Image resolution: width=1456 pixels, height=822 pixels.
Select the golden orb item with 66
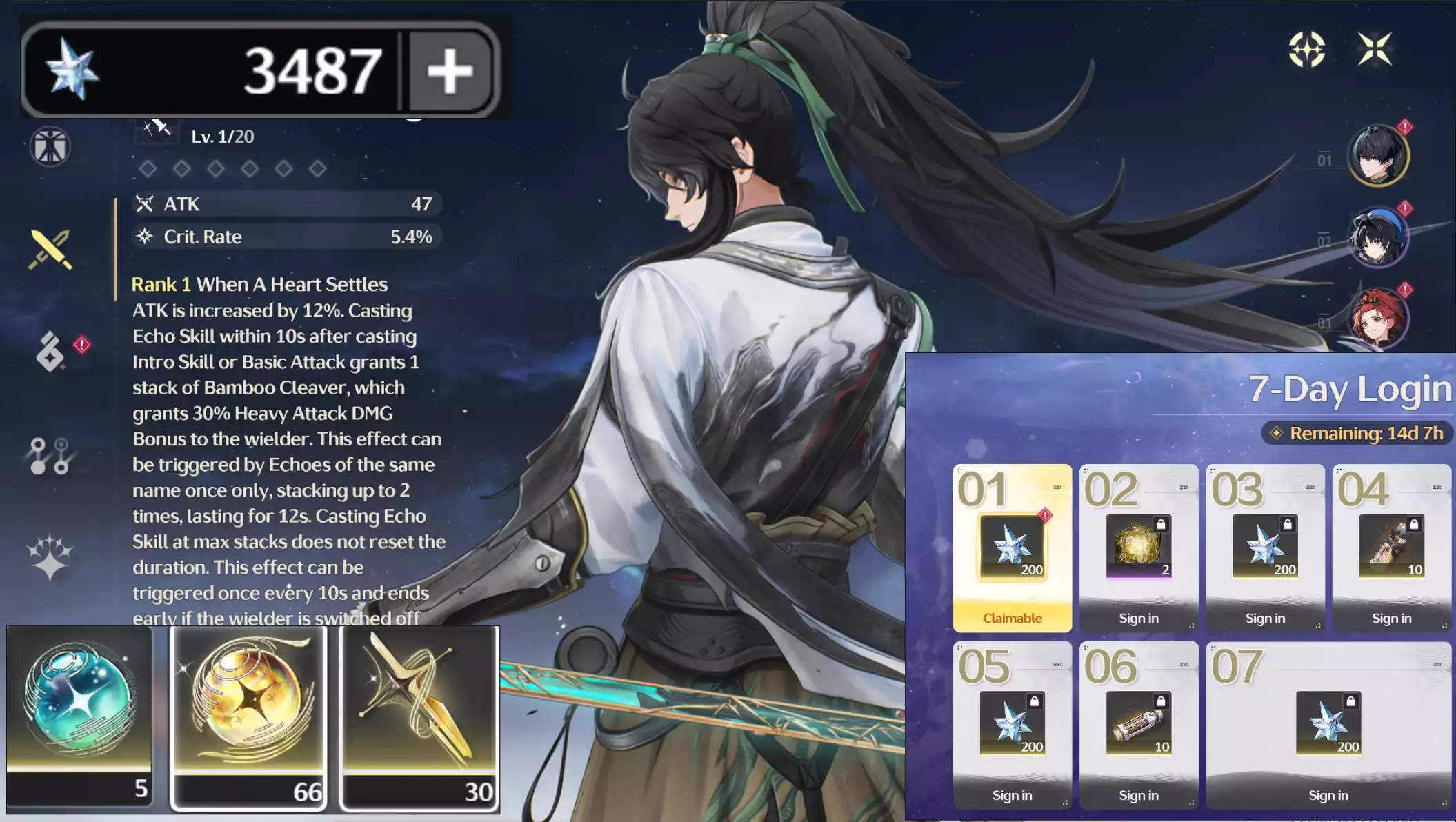pyautogui.click(x=249, y=717)
